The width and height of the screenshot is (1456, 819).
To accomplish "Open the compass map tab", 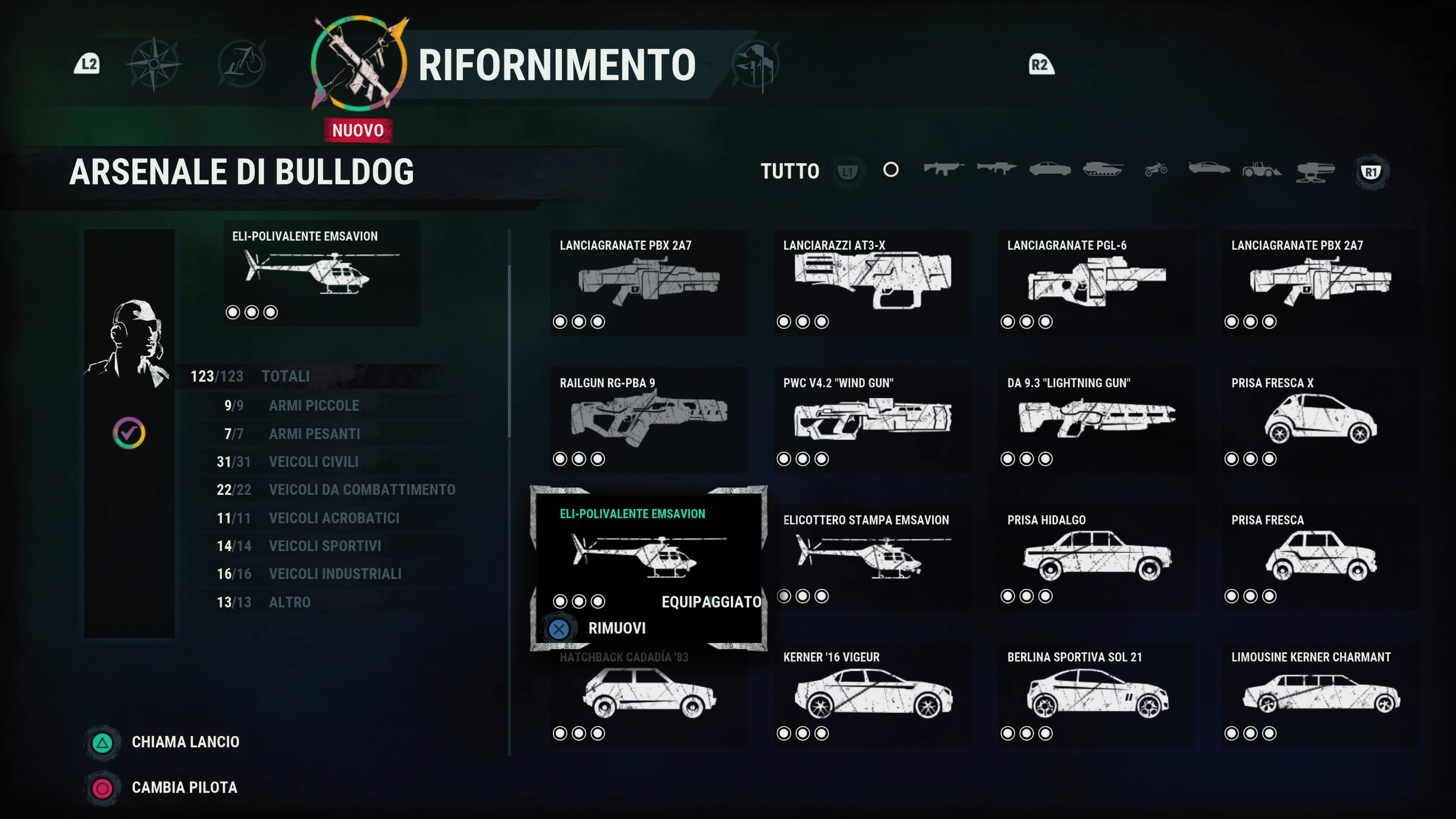I will click(x=154, y=64).
